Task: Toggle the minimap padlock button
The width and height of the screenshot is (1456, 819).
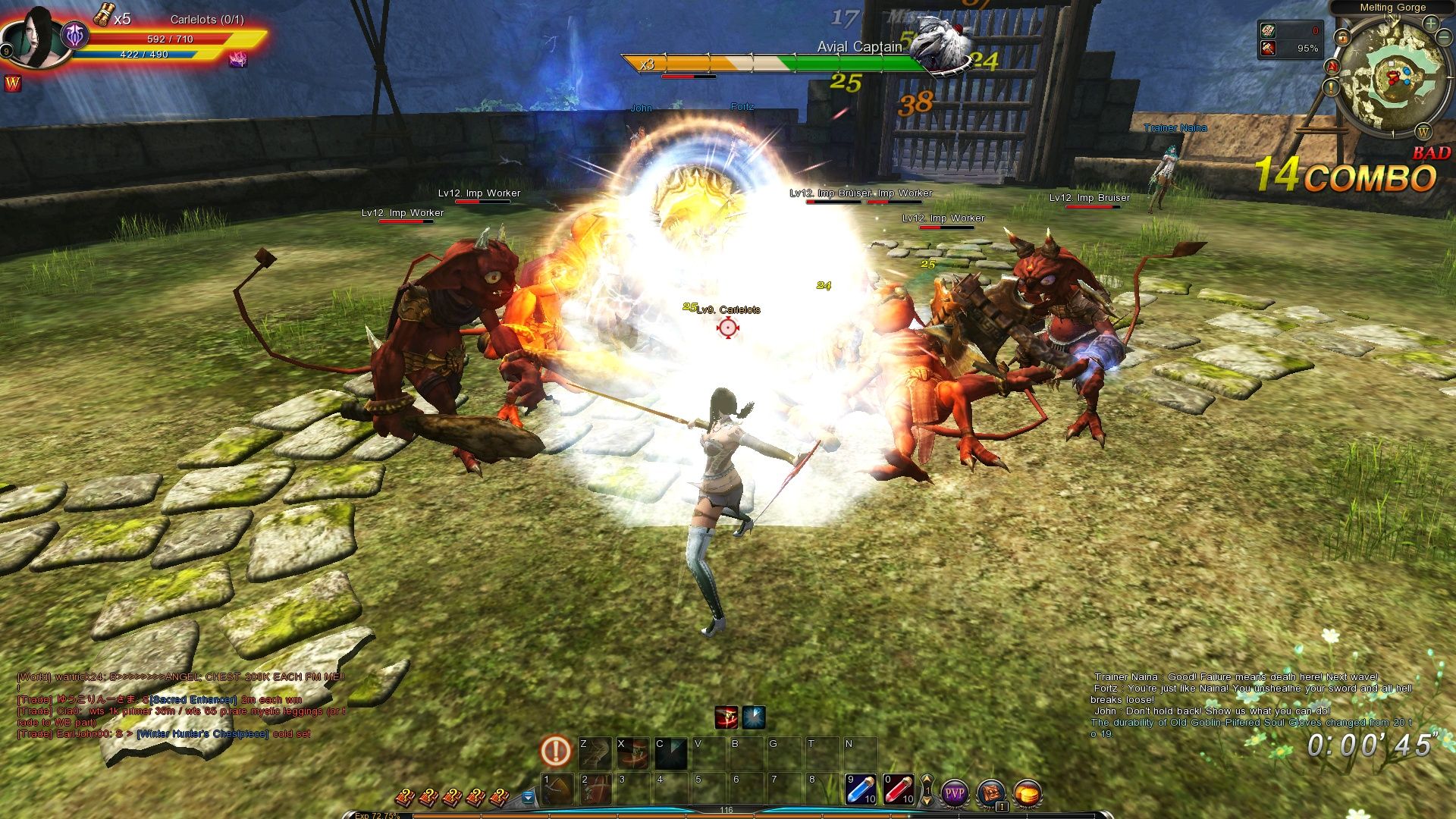Action: (1342, 36)
